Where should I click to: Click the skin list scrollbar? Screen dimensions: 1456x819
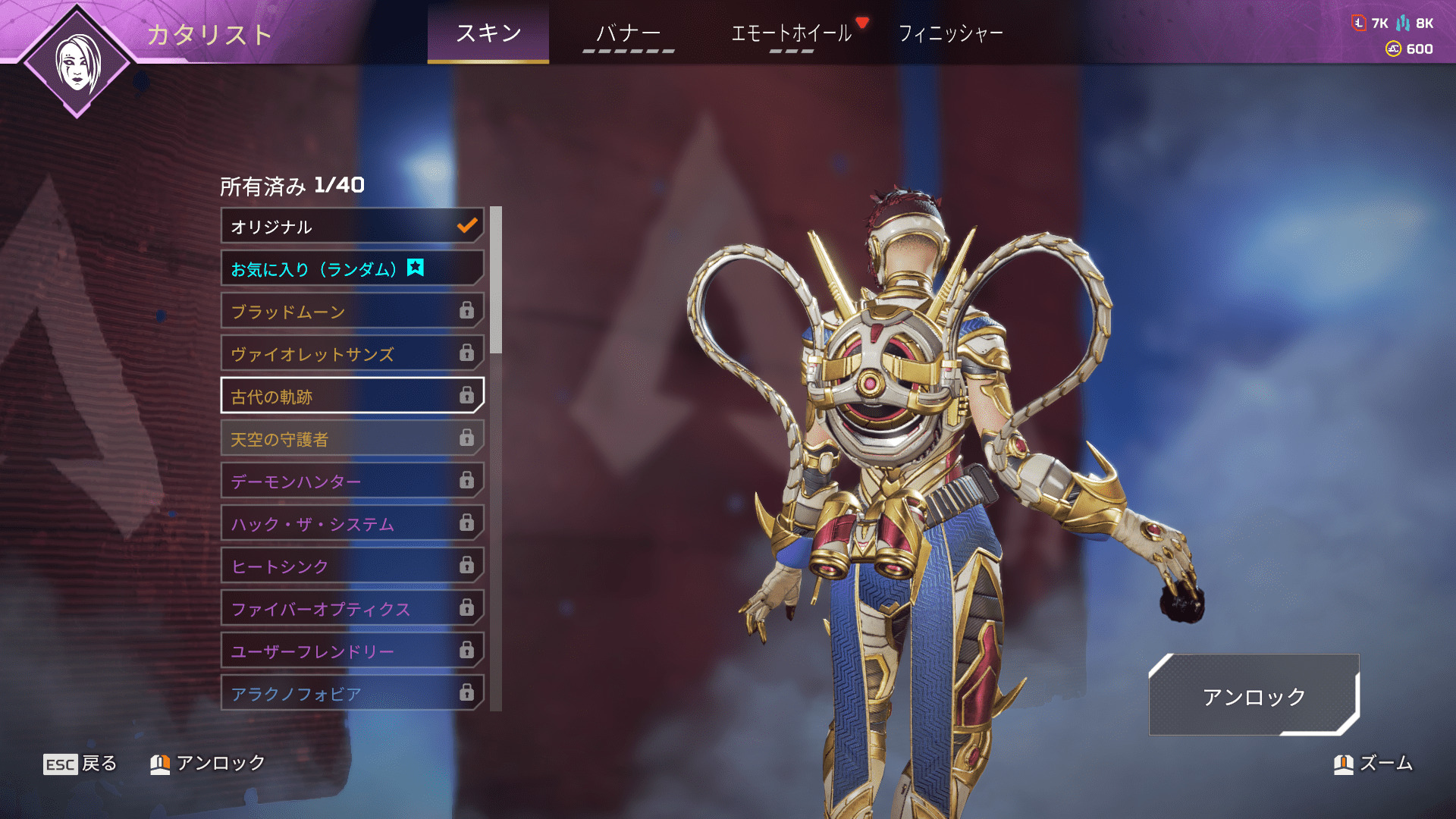click(x=496, y=281)
